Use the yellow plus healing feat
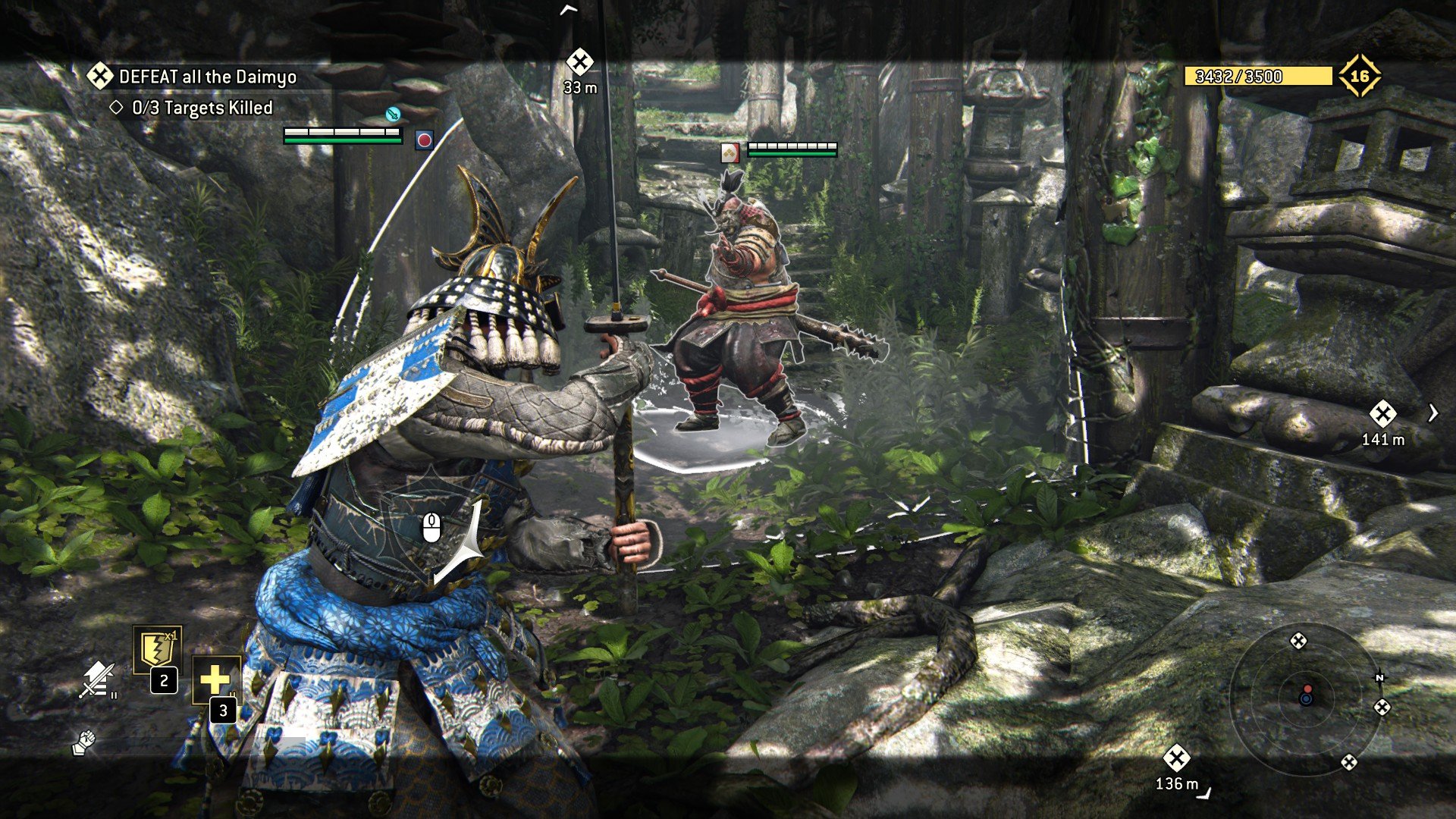This screenshot has height=819, width=1456. pyautogui.click(x=215, y=679)
